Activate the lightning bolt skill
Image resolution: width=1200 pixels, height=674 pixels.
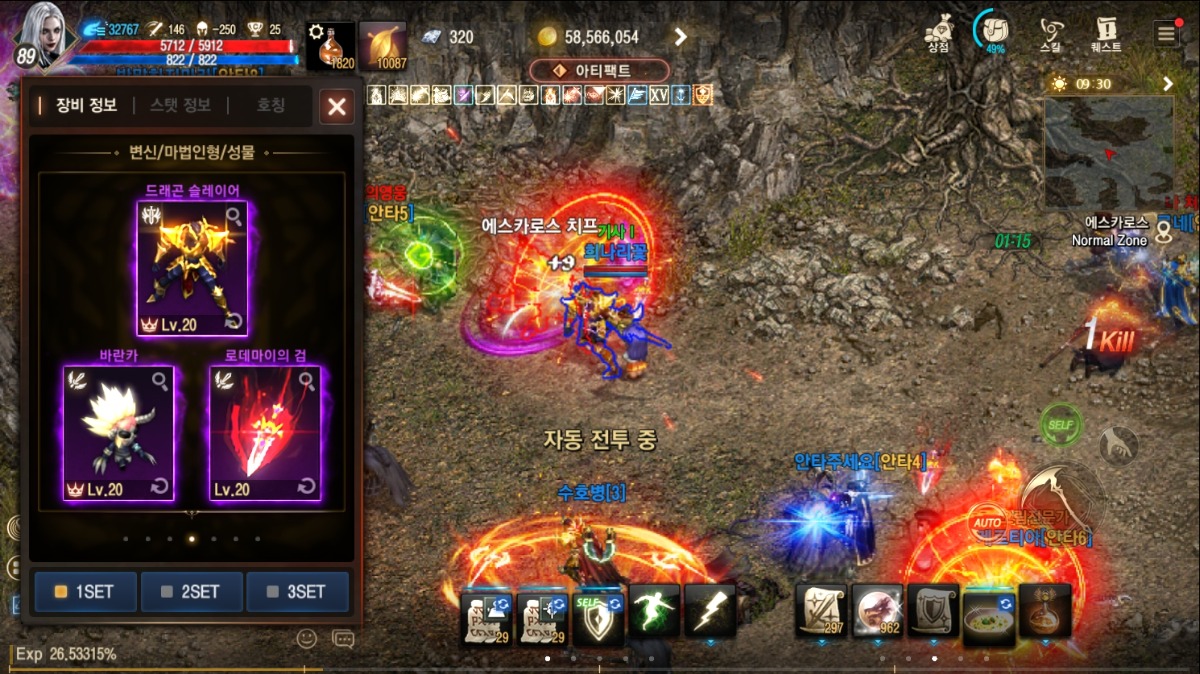click(x=710, y=610)
